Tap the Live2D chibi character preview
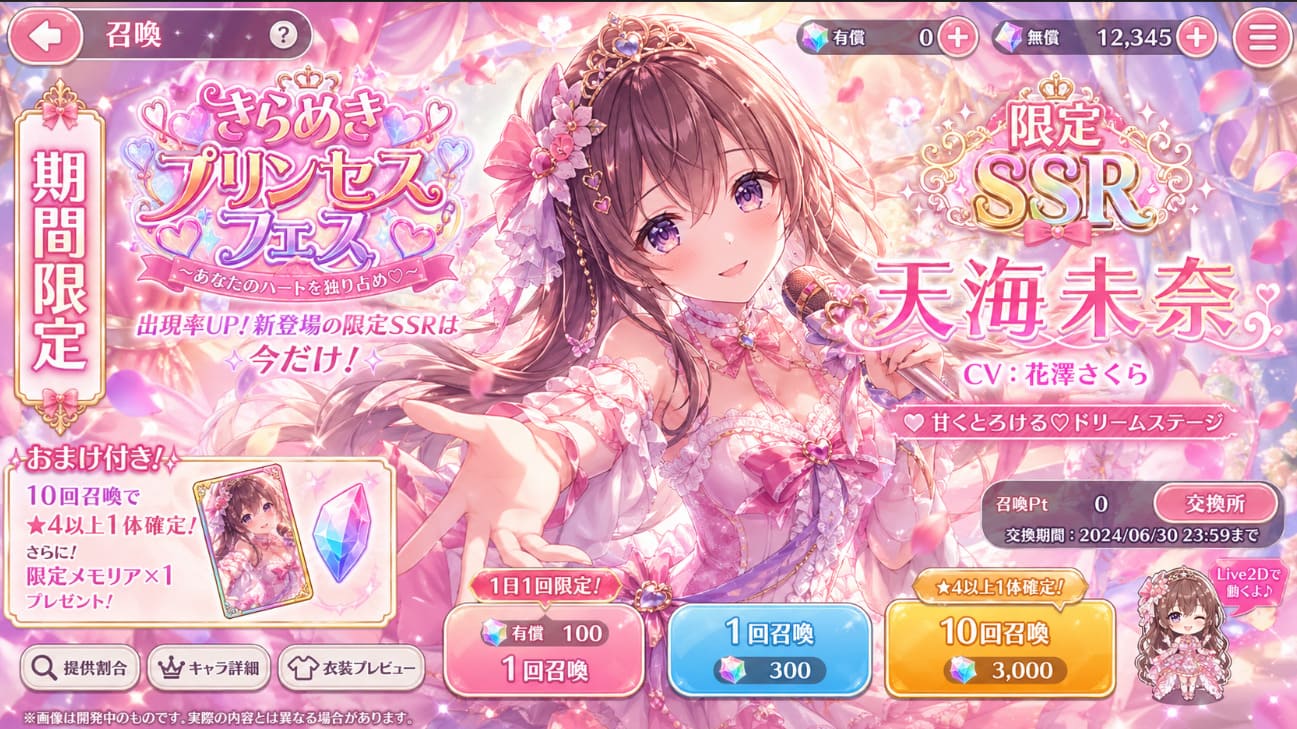 (1185, 640)
